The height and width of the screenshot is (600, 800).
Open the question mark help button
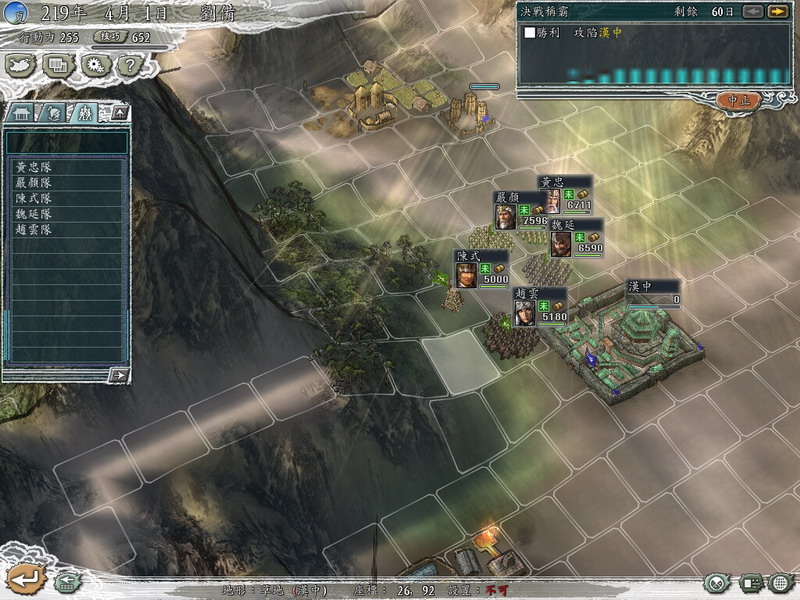(128, 65)
